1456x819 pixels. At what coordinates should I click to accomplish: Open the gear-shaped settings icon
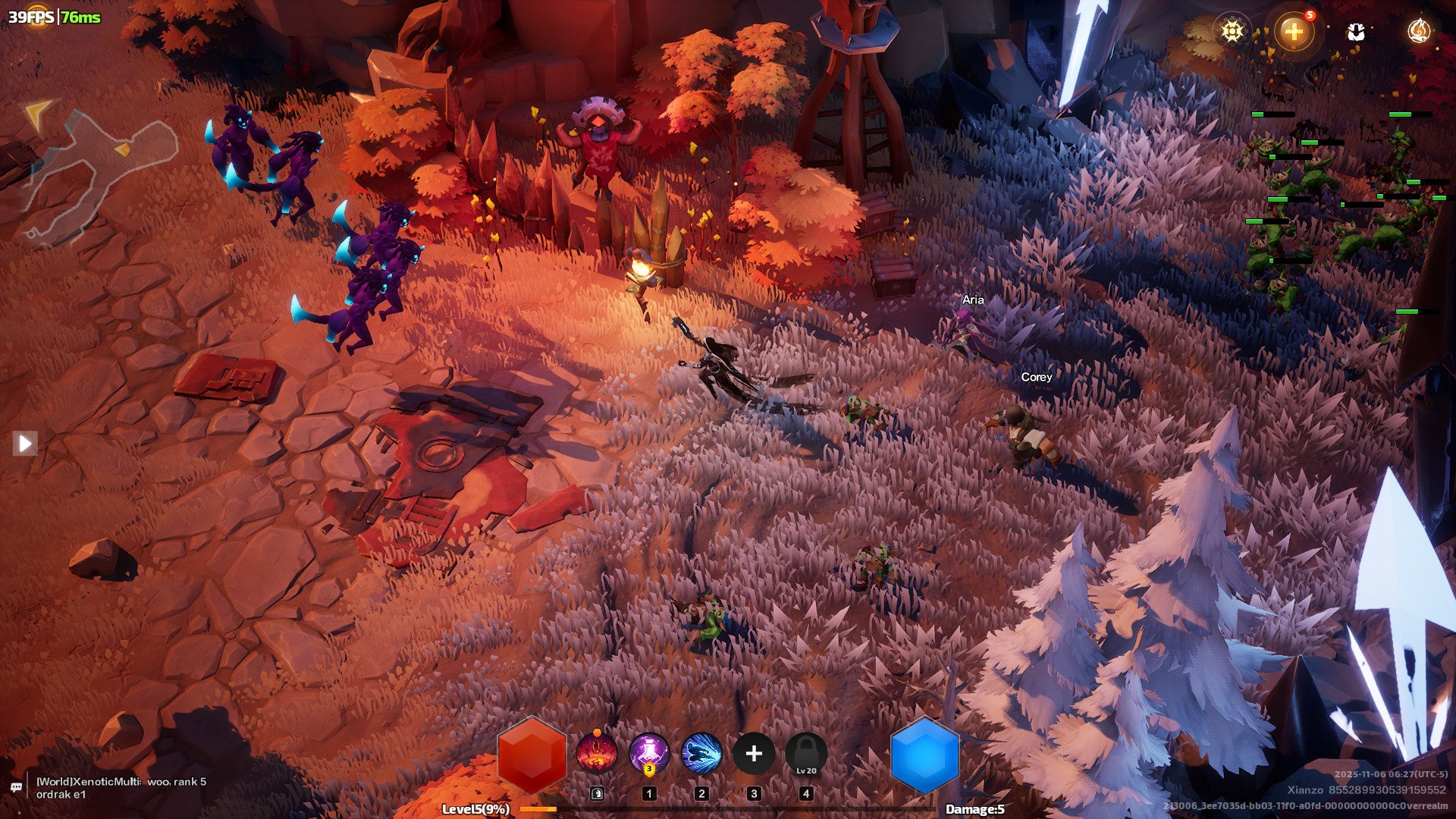1232,31
